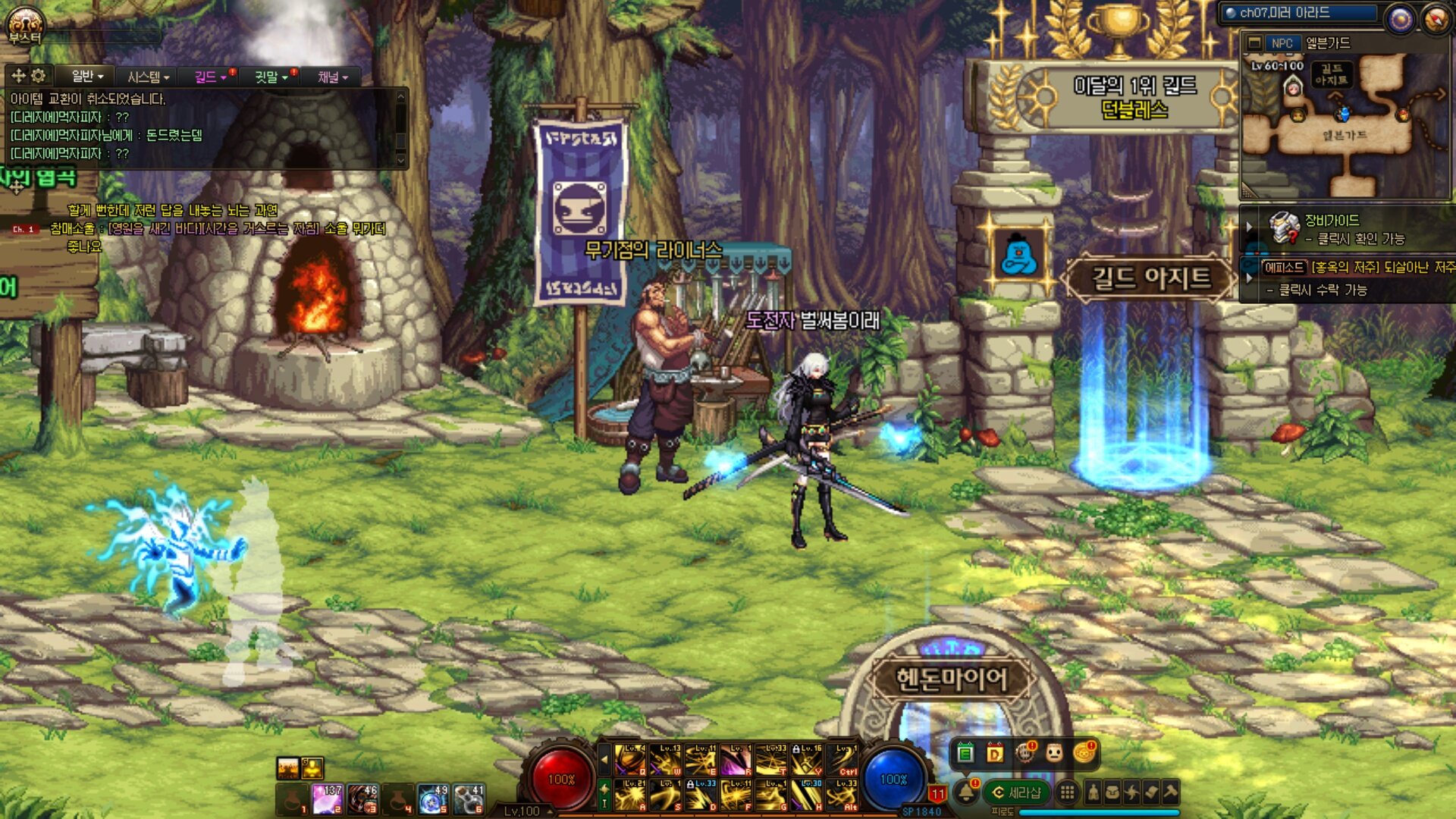Toggle the NPC filter on the minimap
Screen dimensions: 1456x819
click(x=1282, y=43)
